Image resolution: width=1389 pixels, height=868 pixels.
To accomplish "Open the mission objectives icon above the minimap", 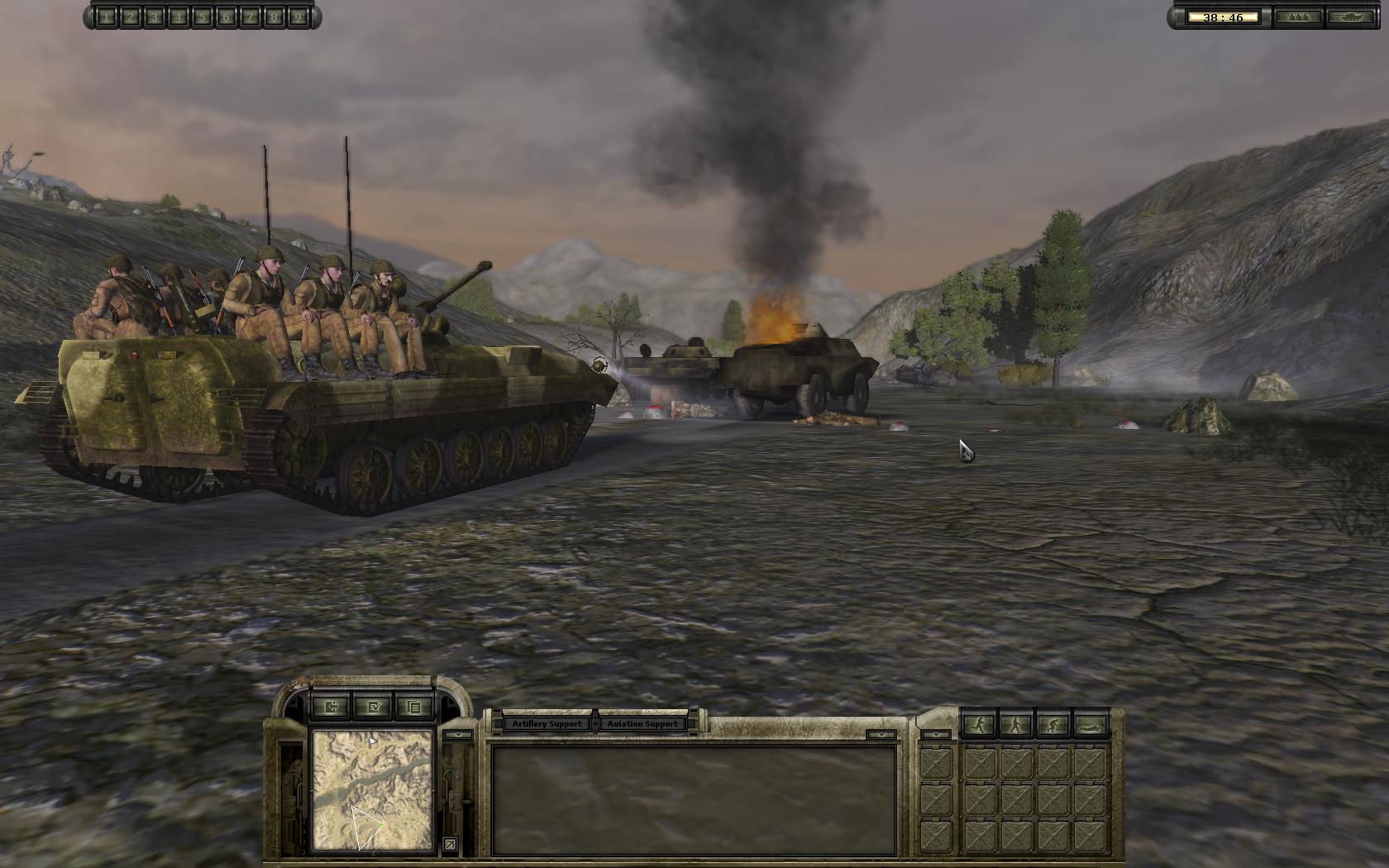I will coord(375,707).
